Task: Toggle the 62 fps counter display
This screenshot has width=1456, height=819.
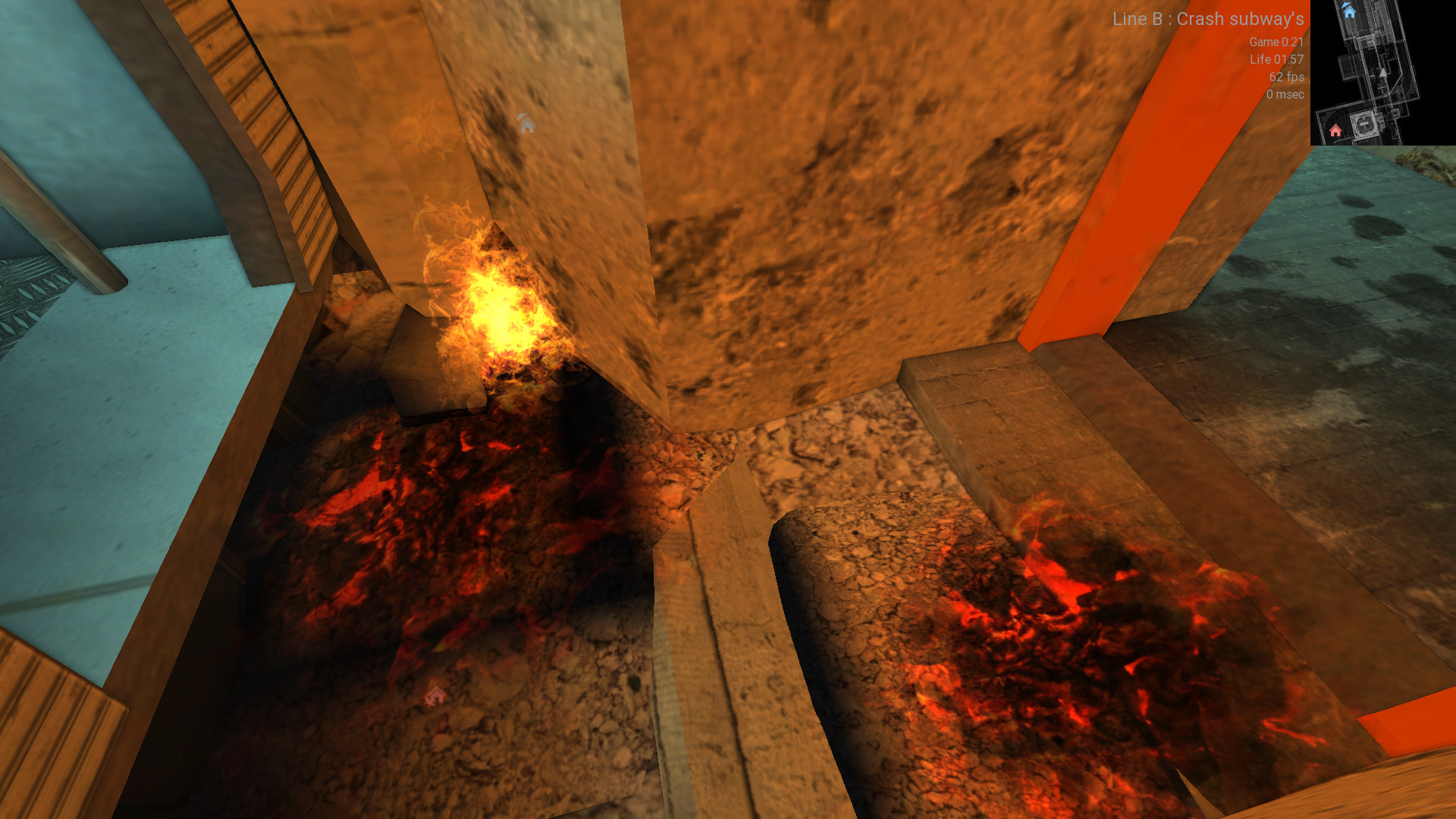Action: [x=1286, y=77]
